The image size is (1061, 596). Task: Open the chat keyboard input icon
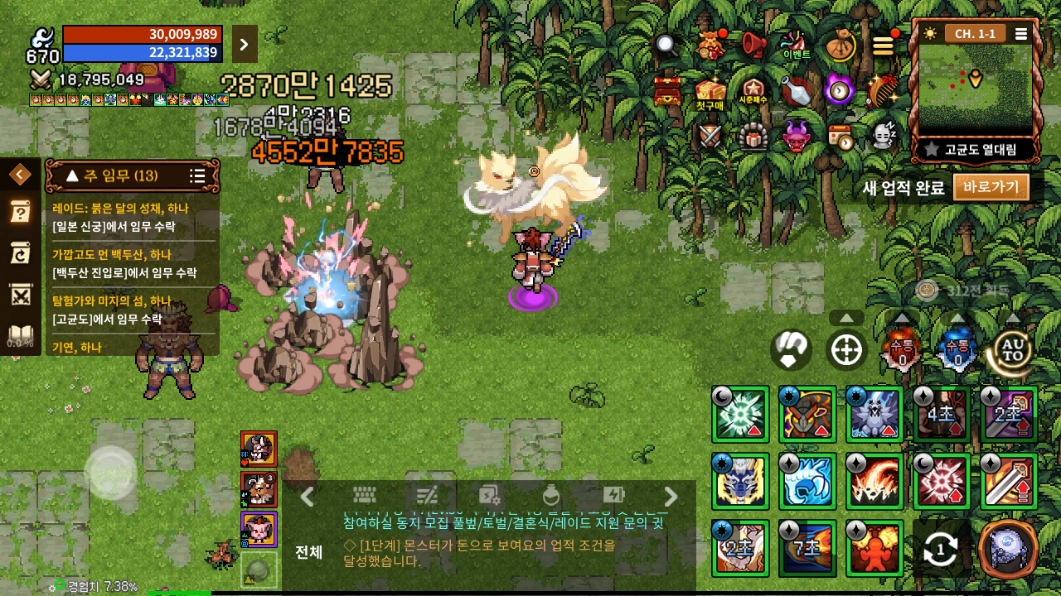(x=364, y=496)
